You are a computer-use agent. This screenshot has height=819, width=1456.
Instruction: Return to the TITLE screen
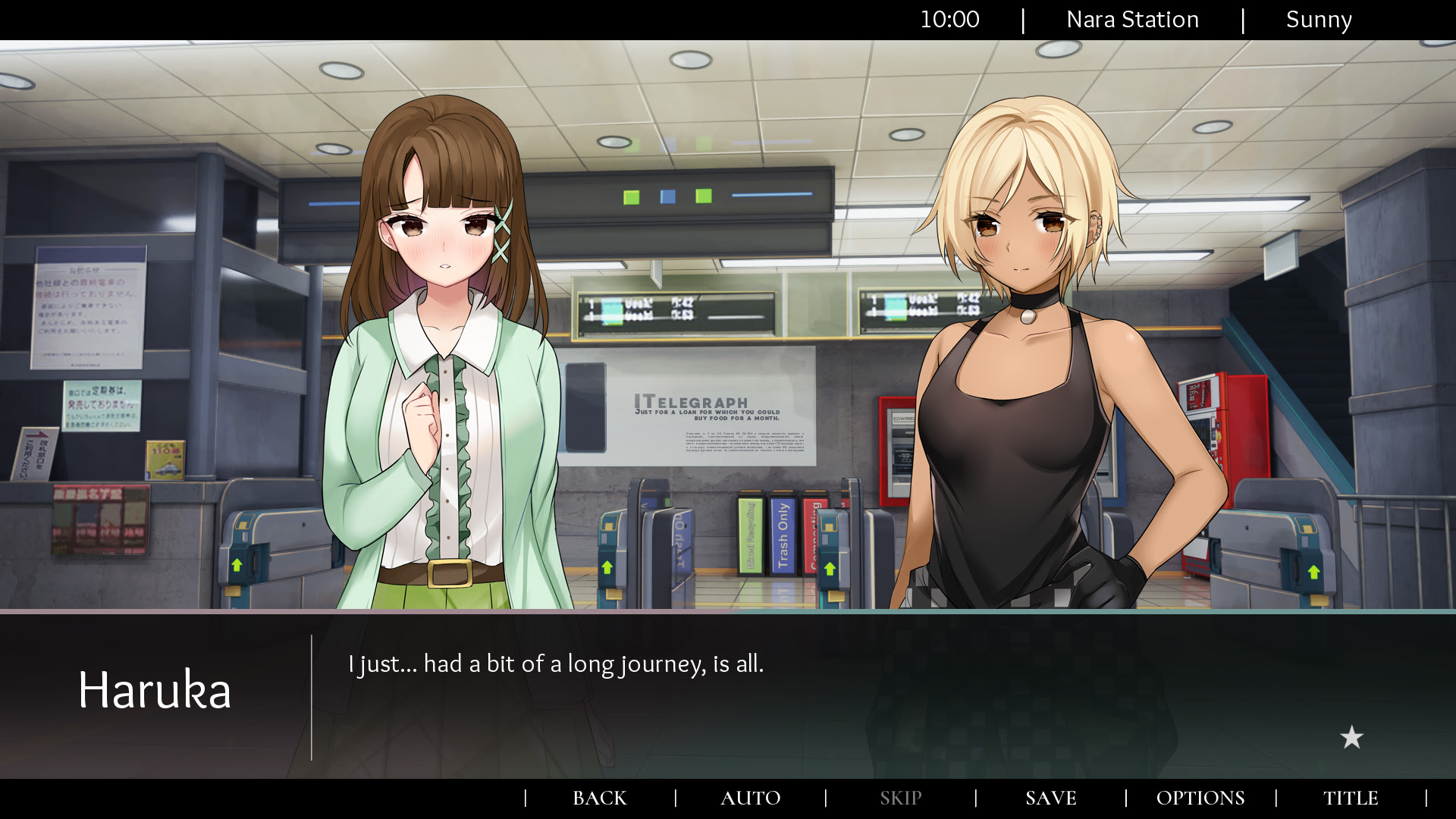(x=1351, y=798)
